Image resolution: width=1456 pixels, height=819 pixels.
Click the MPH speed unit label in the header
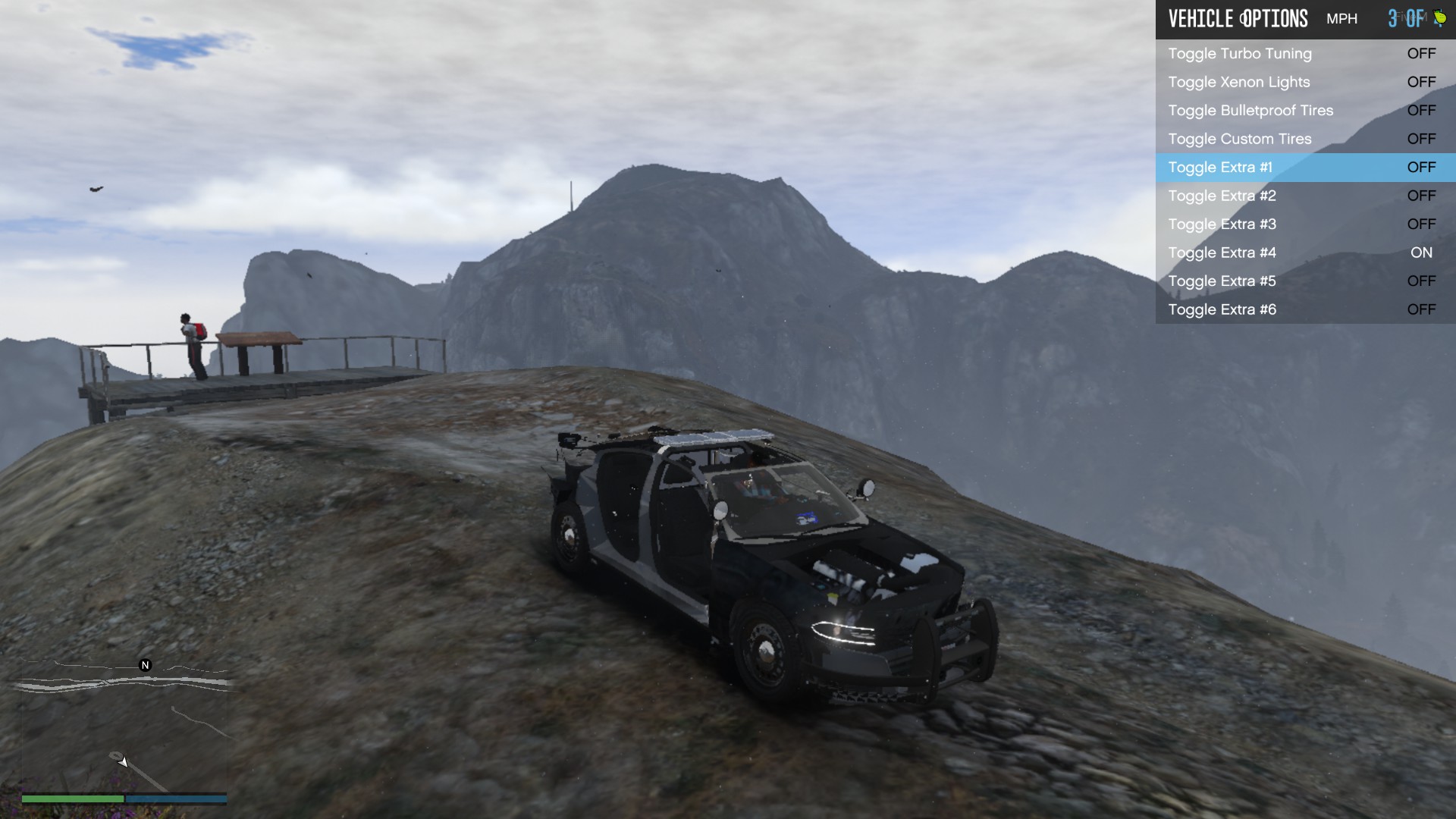1342,18
